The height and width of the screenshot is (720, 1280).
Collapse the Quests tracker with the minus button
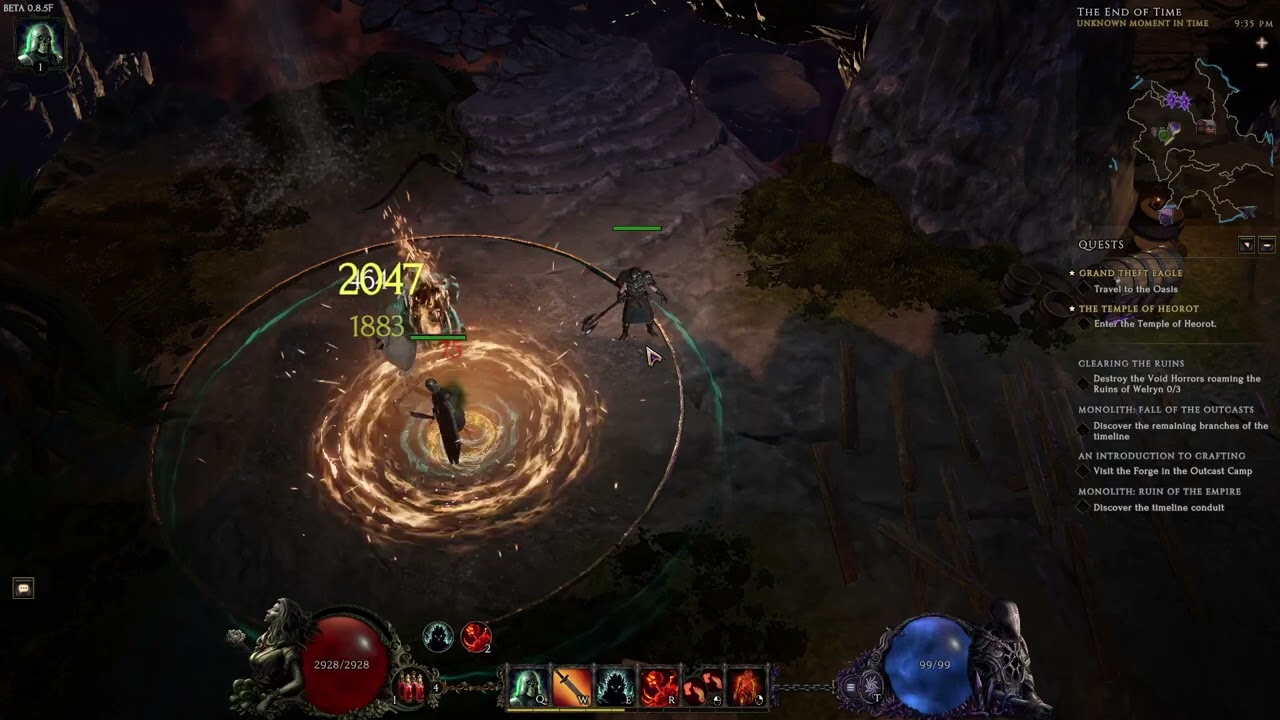point(1267,245)
